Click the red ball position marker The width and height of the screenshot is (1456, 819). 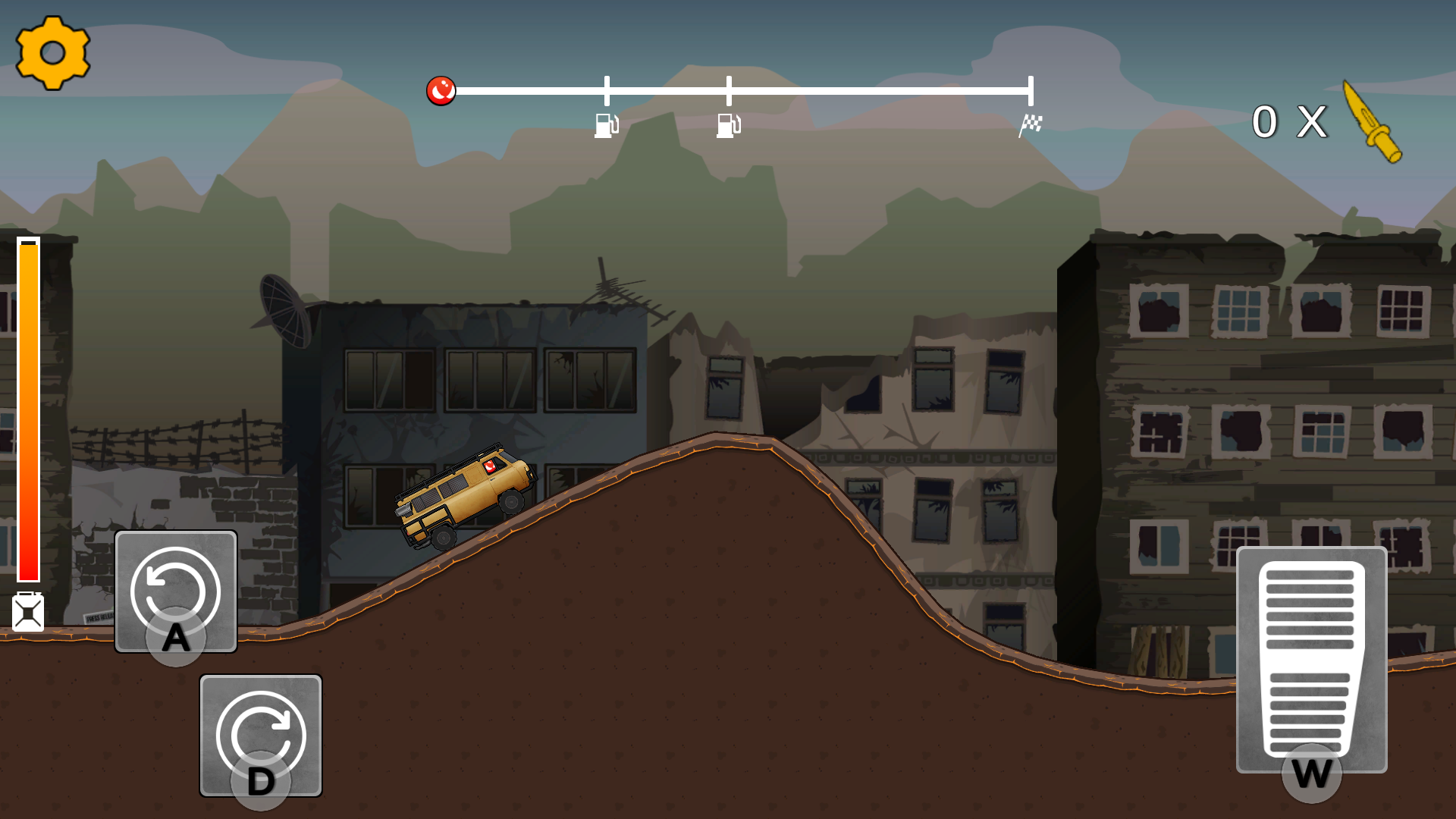point(442,89)
